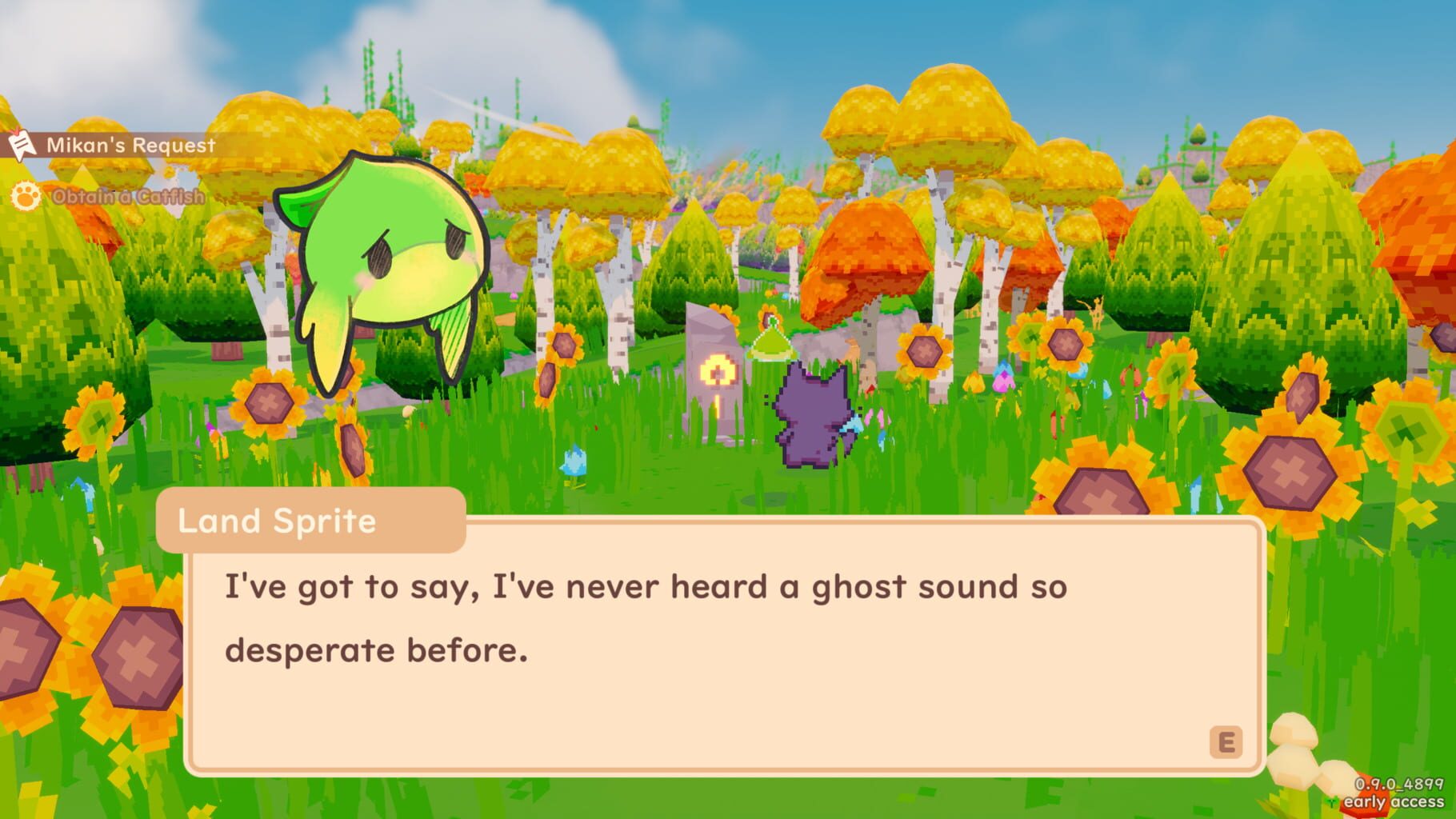The image size is (1456, 819).
Task: Click the Land Sprite name plate
Action: click(x=312, y=521)
